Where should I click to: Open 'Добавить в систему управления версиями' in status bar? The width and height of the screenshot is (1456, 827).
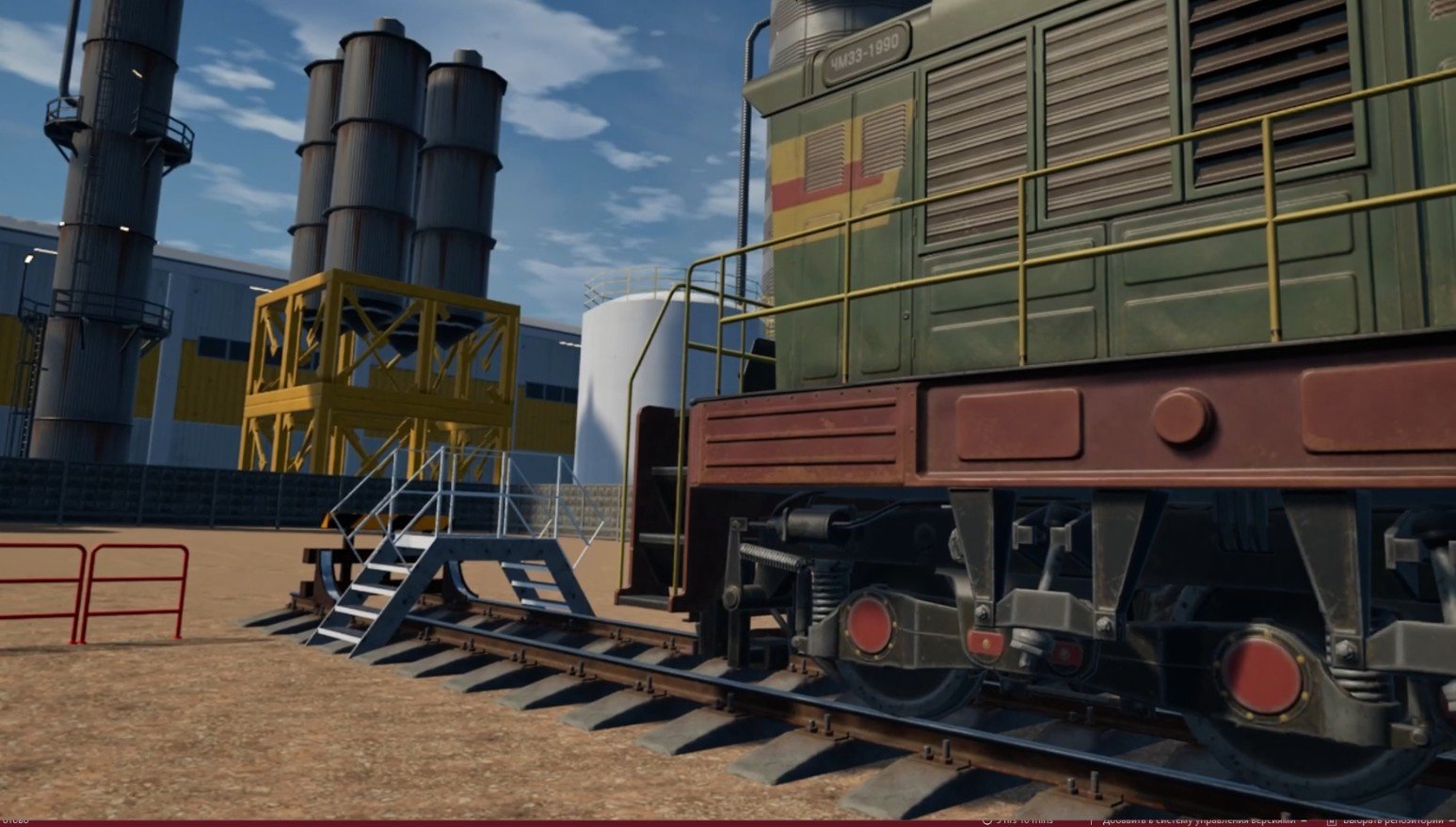click(x=1197, y=821)
